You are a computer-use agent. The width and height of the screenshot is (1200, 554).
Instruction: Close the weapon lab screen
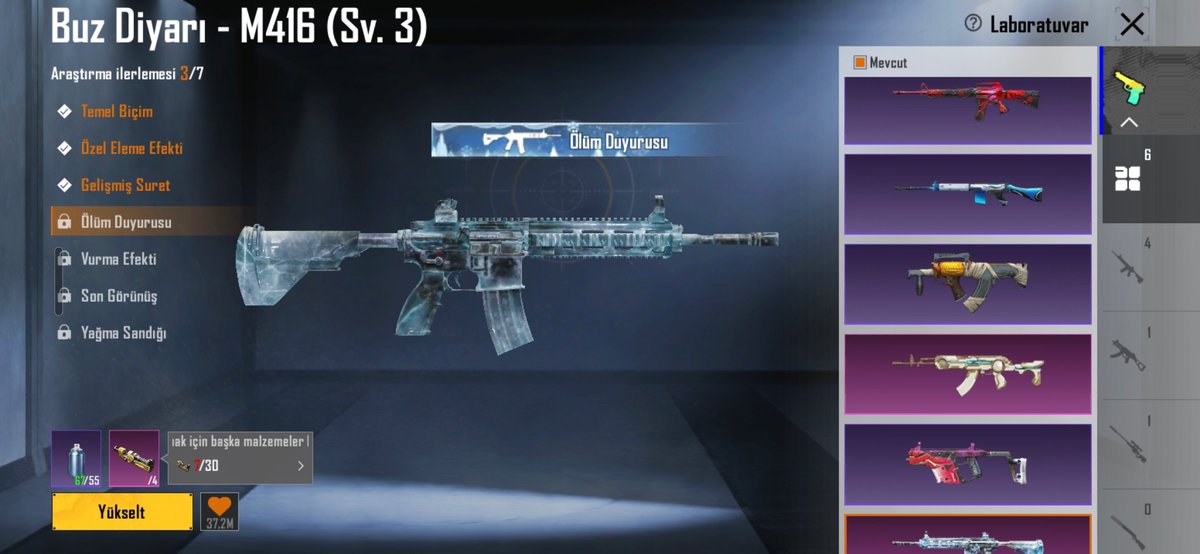1132,24
